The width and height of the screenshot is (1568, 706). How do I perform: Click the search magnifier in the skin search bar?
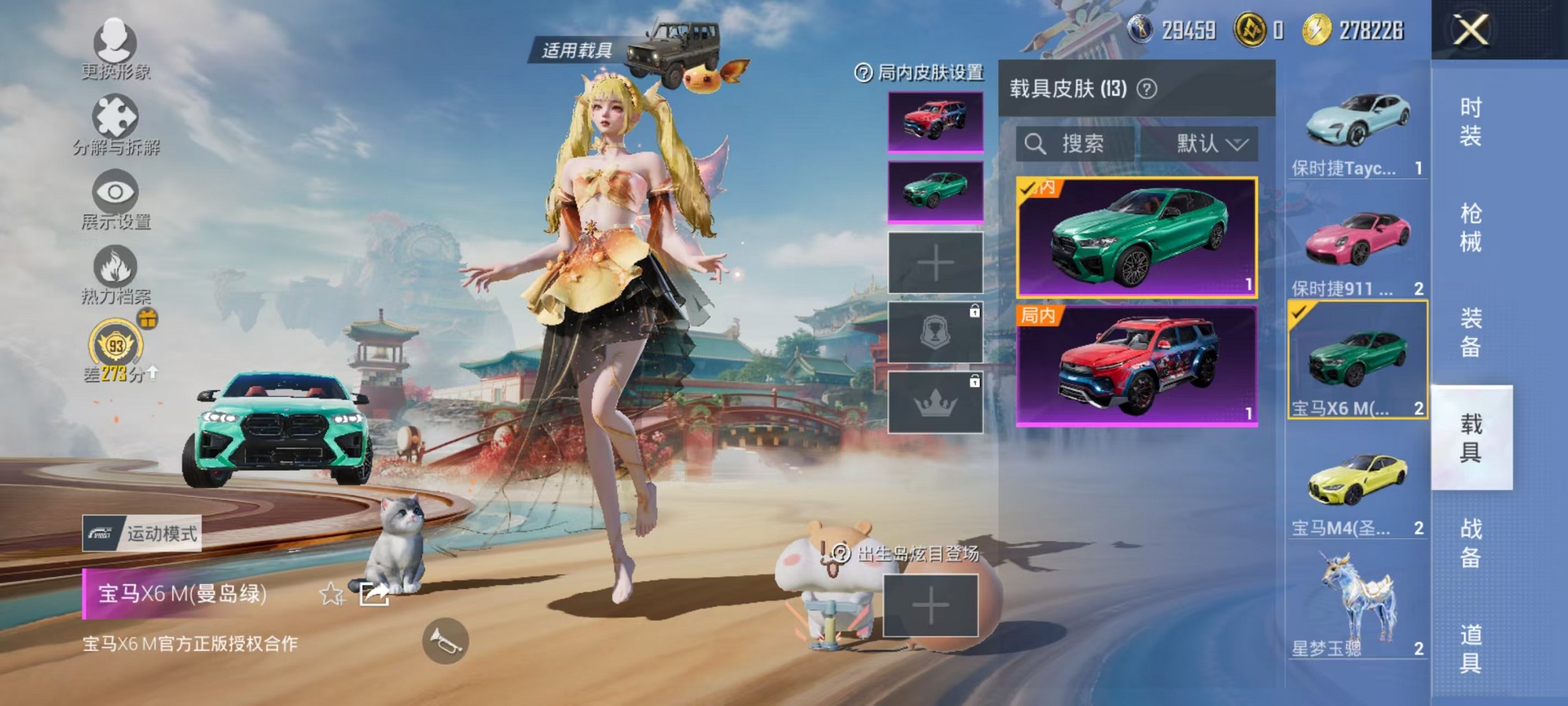1036,144
